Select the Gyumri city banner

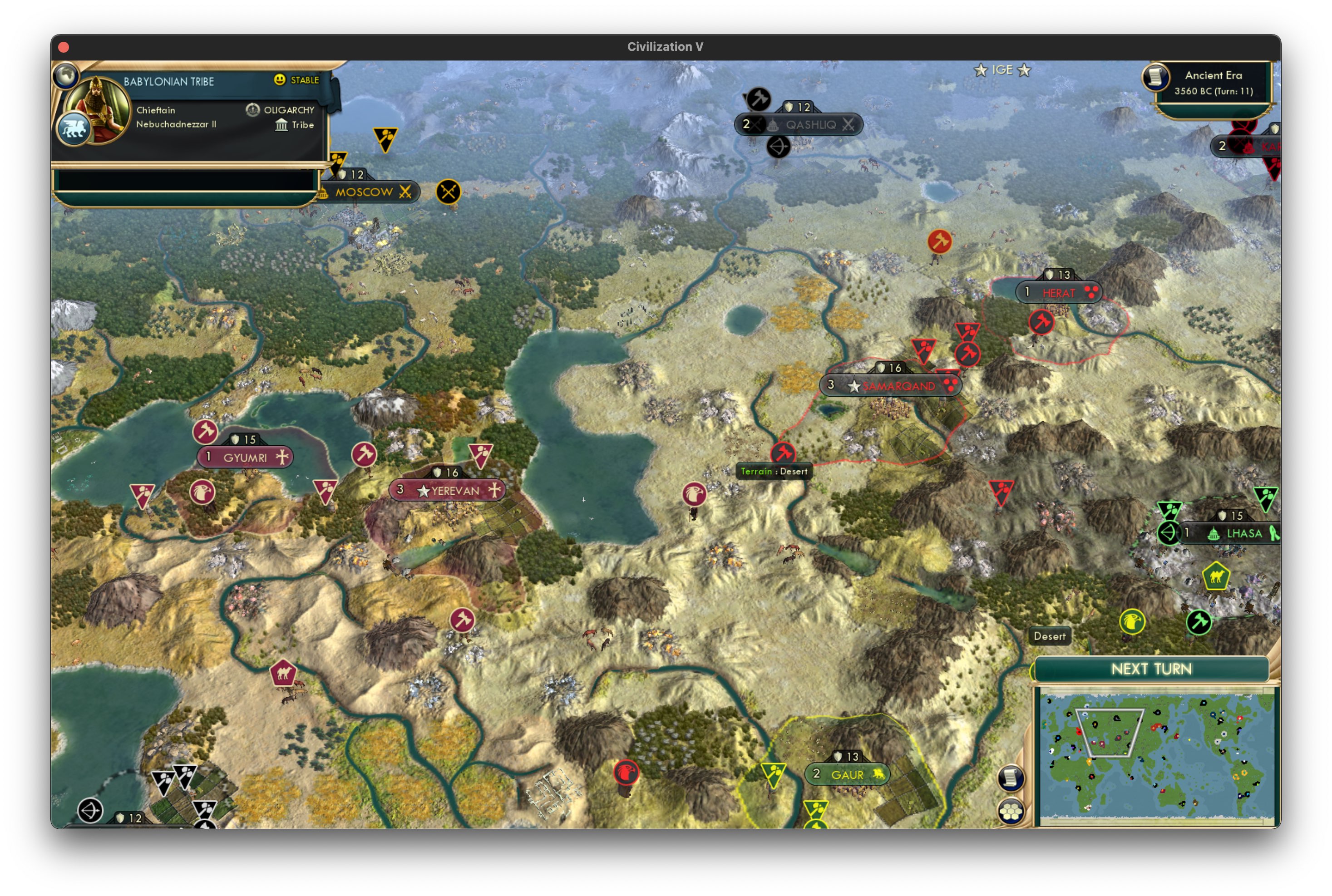click(246, 457)
